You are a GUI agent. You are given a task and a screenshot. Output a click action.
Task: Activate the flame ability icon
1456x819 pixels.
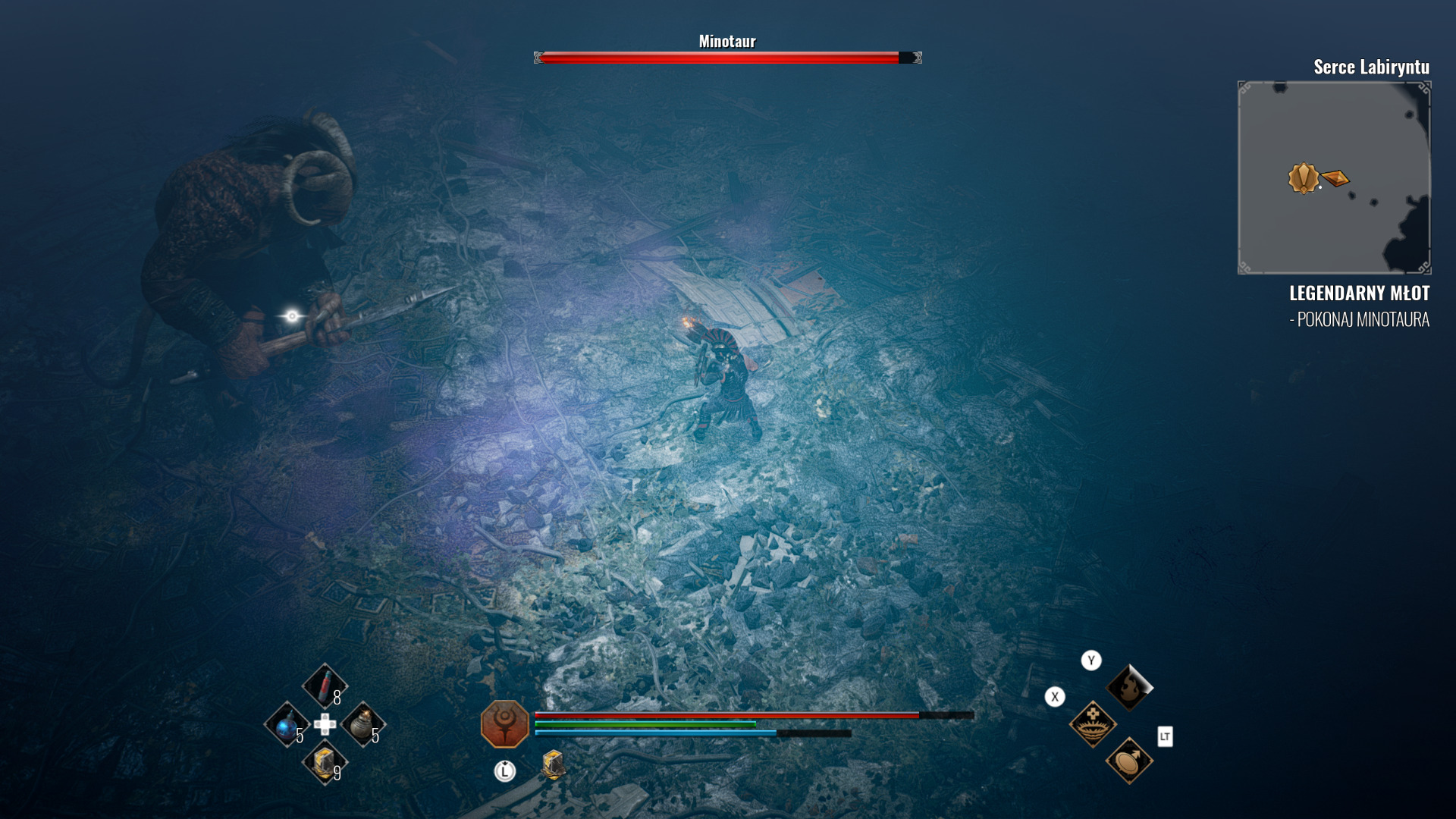coord(1128,687)
